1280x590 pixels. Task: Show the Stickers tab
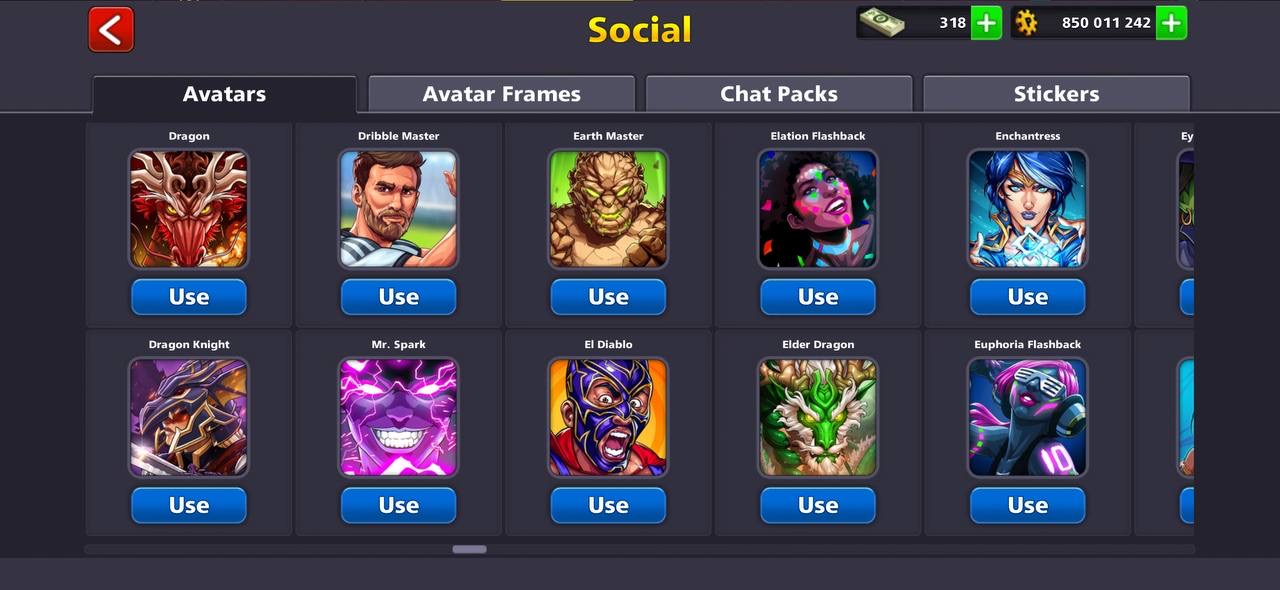coord(1056,94)
